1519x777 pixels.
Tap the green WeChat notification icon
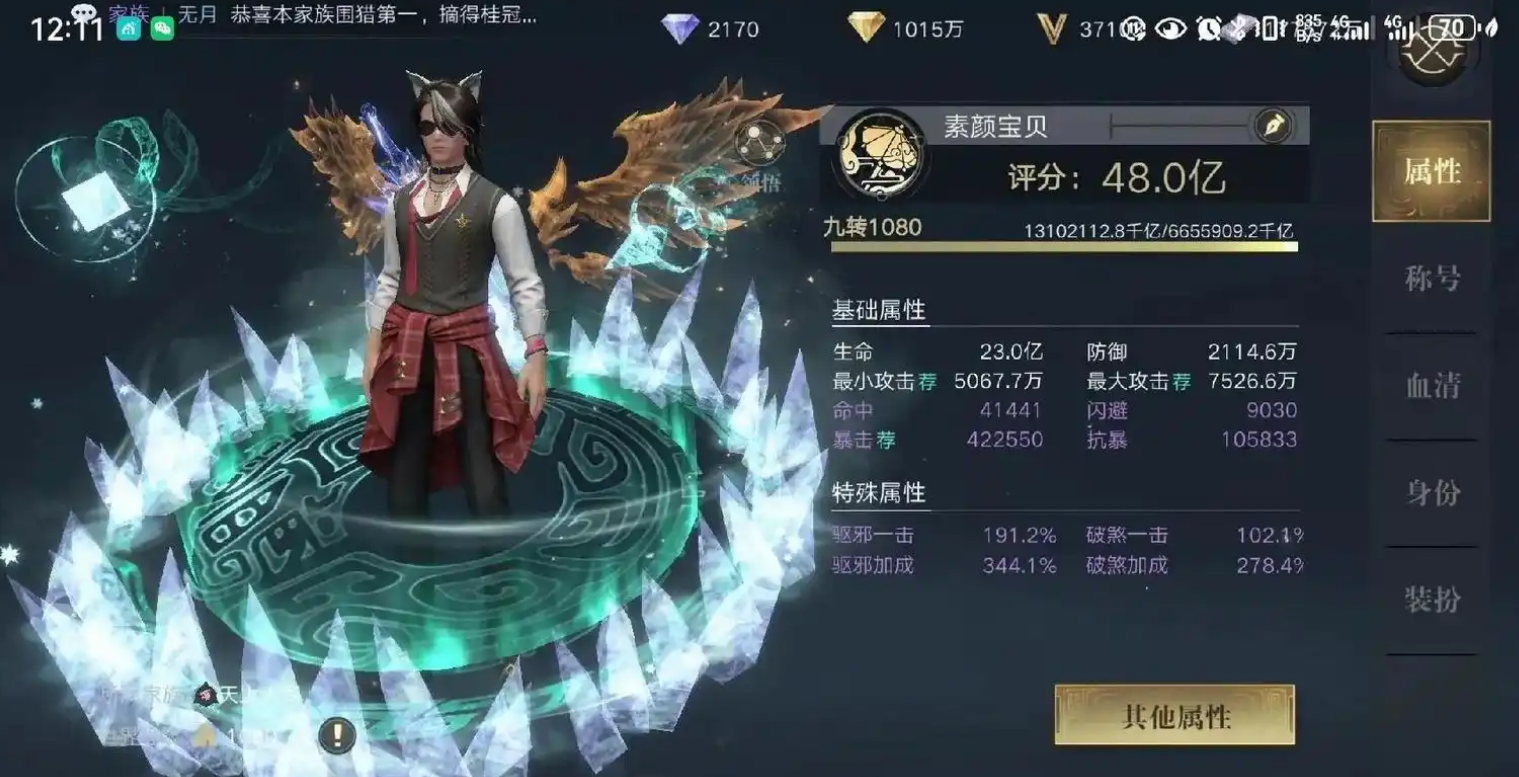click(x=161, y=30)
